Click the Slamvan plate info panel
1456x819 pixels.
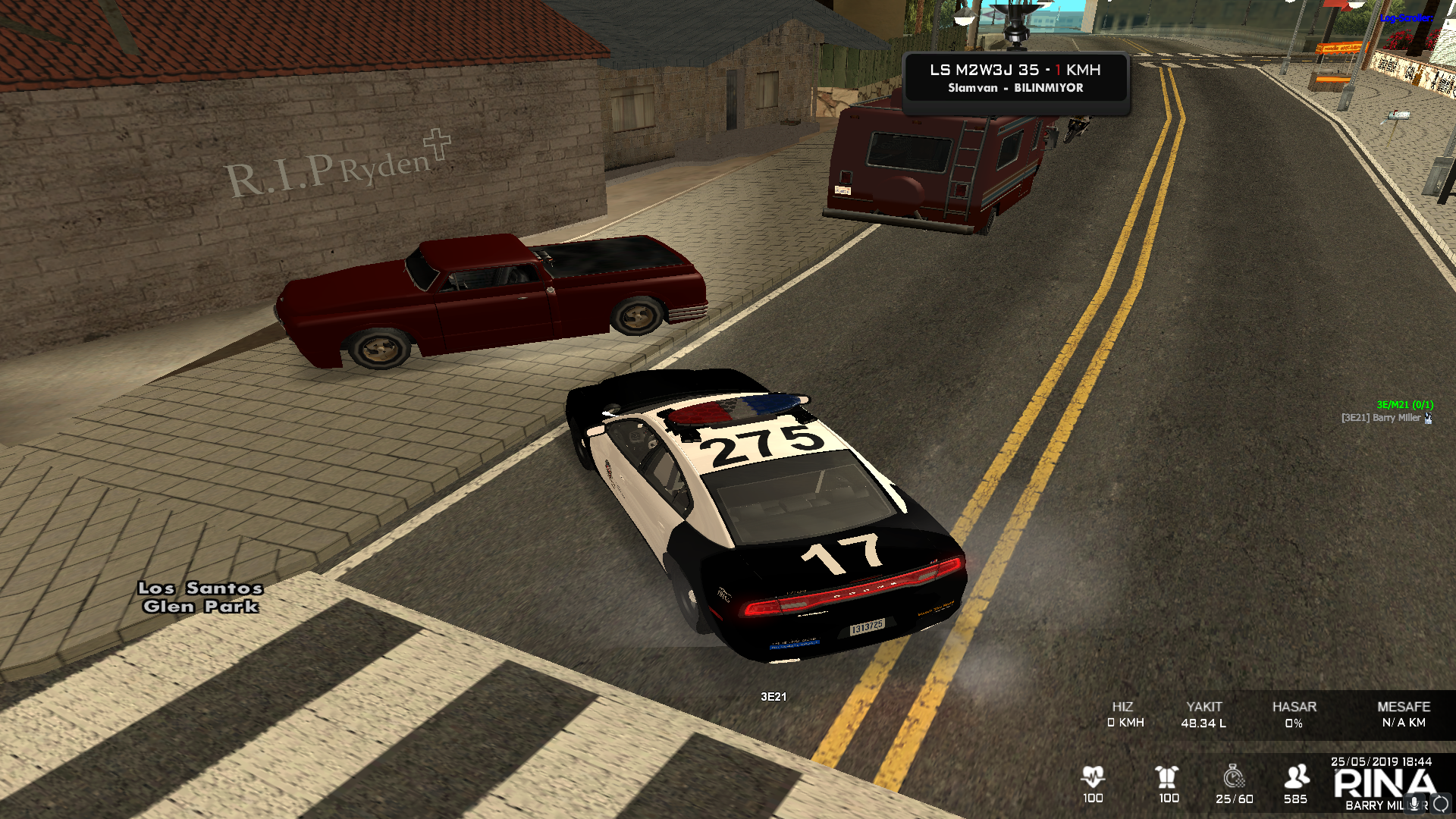(x=1015, y=78)
